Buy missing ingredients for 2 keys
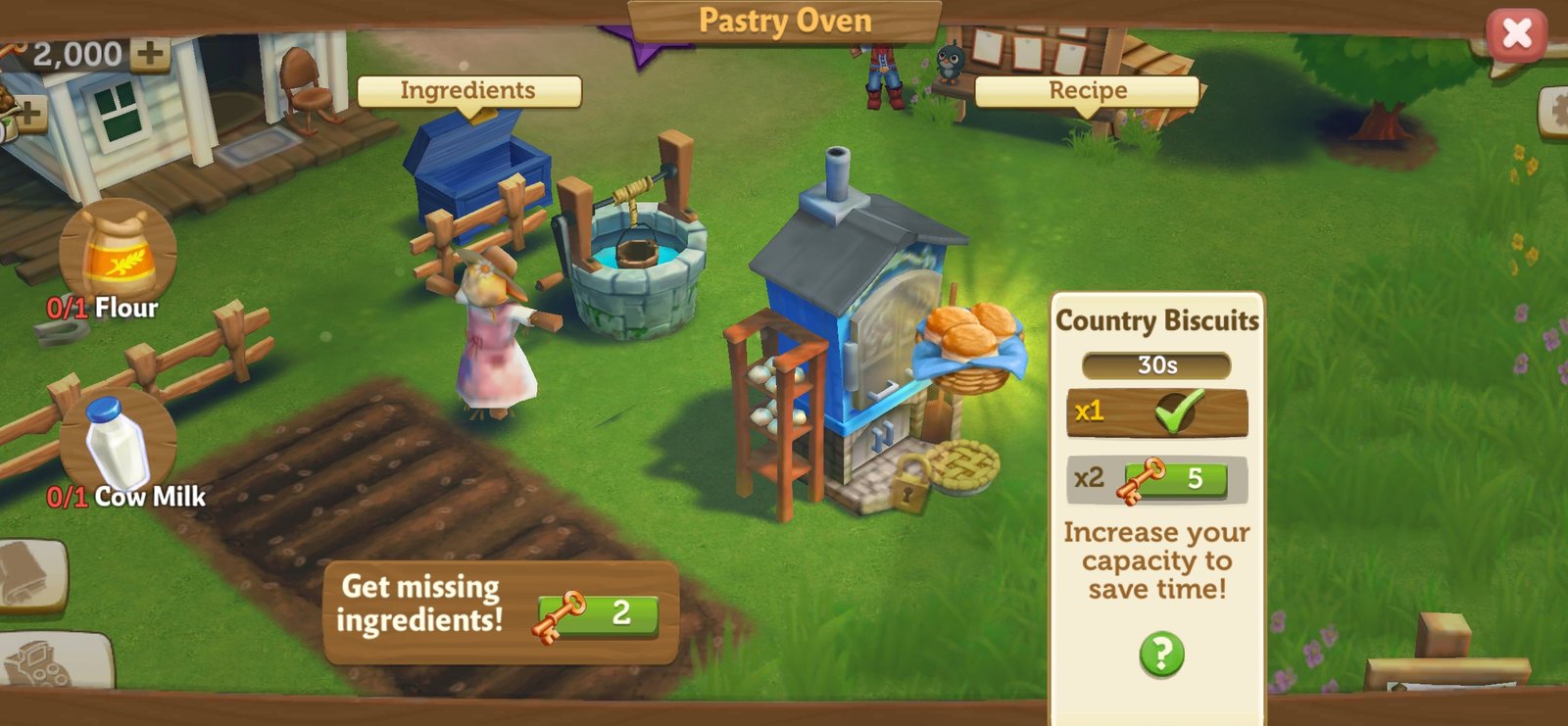 coord(597,614)
